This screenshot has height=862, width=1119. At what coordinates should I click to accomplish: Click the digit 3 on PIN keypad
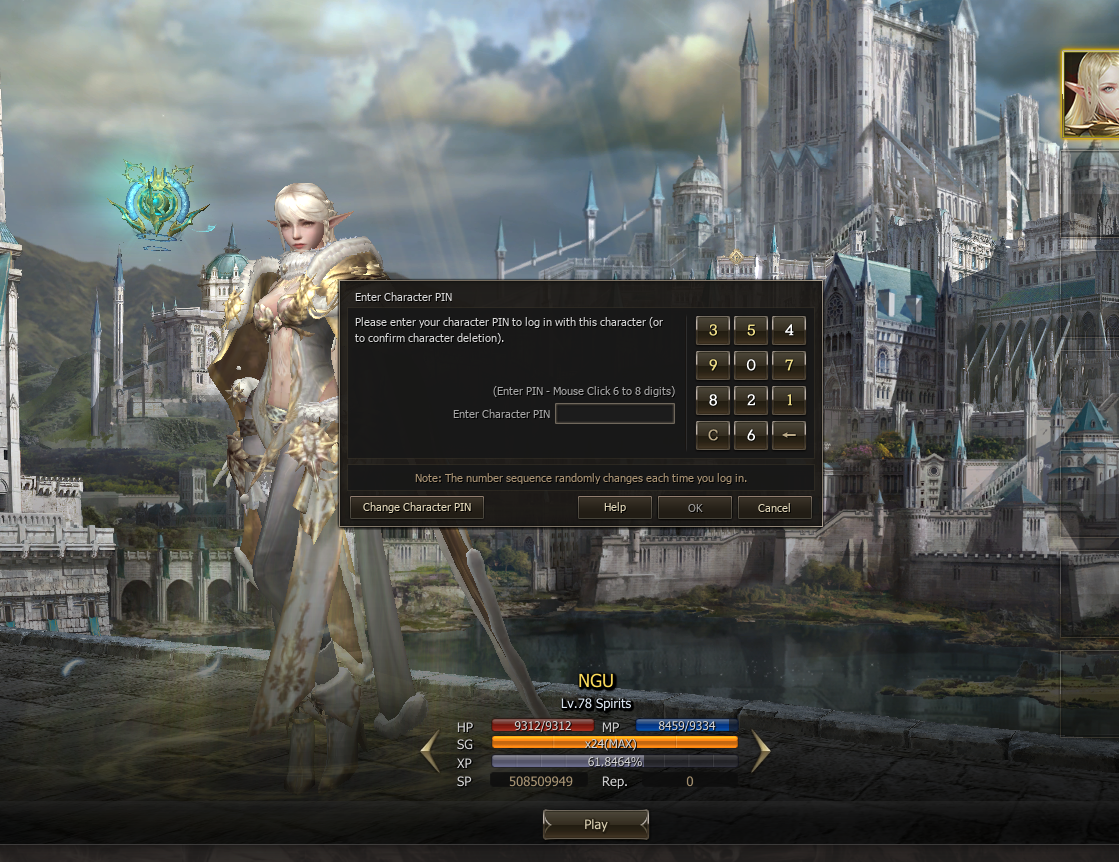[713, 330]
